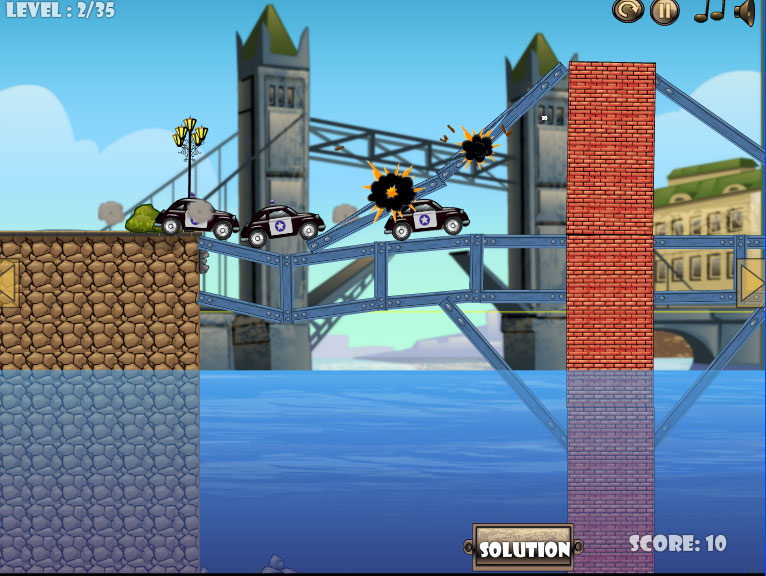Show the level solution
Viewport: 766px width, 576px height.
pos(523,548)
